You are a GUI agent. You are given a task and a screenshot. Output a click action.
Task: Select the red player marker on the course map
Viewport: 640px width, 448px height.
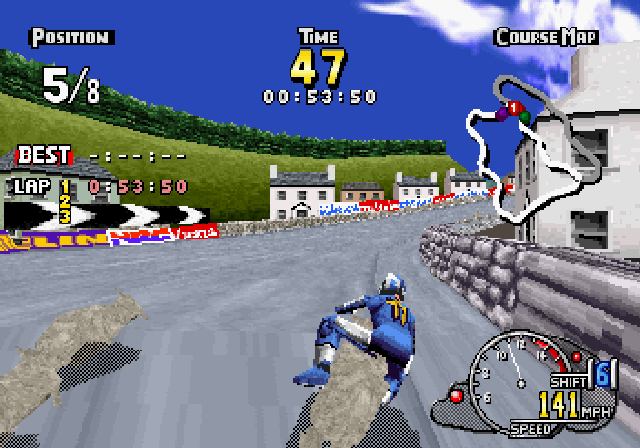pos(511,107)
